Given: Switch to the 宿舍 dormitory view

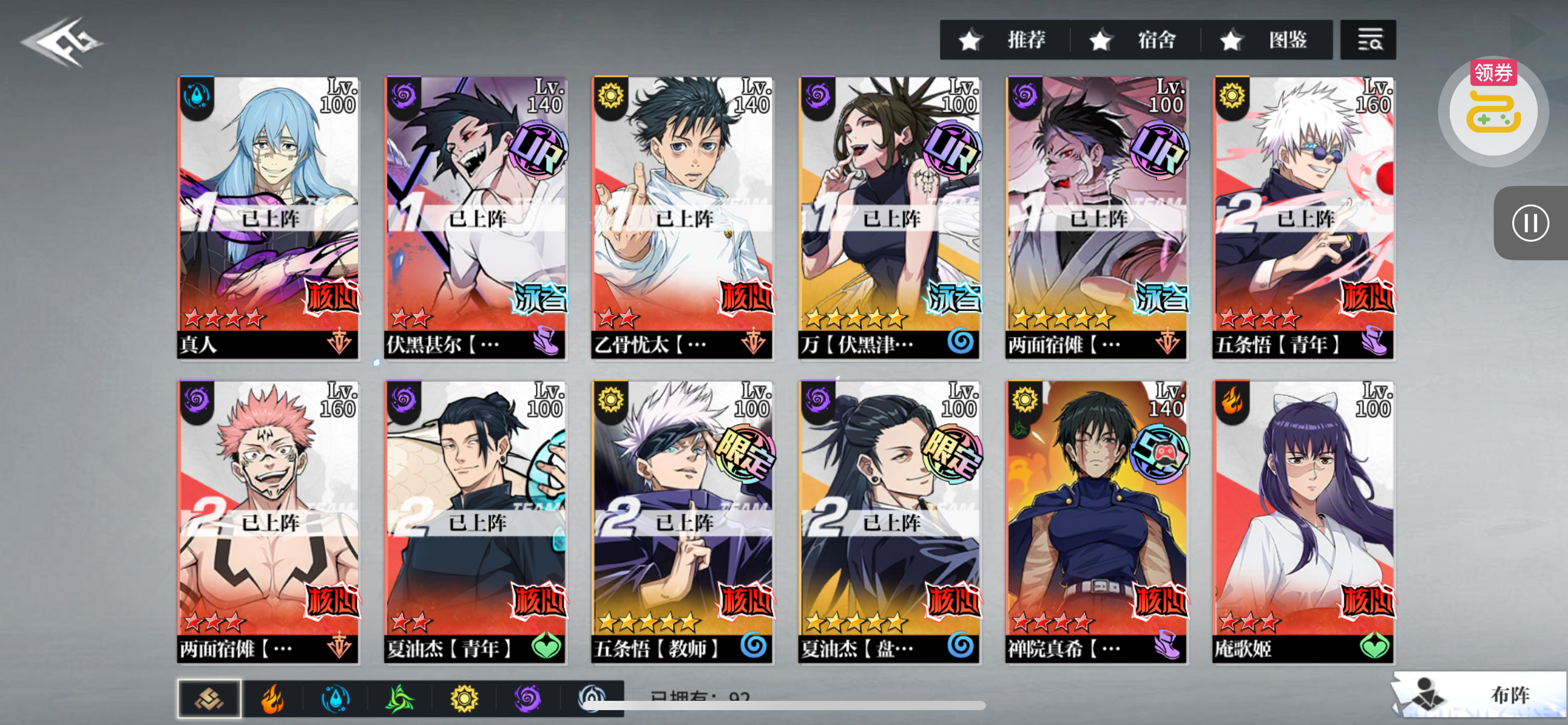Looking at the screenshot, I should (1135, 40).
